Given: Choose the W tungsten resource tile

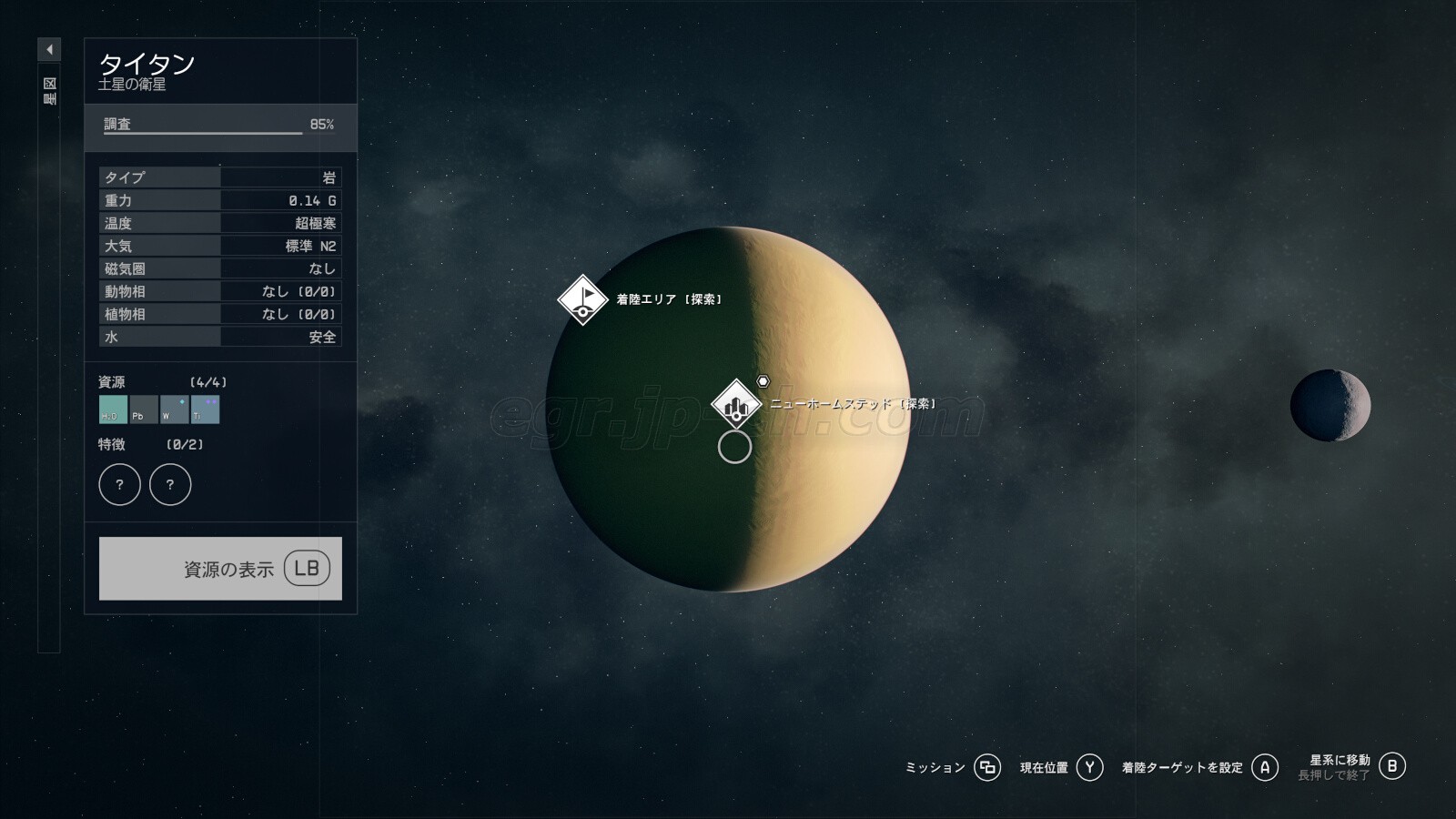Looking at the screenshot, I should coord(174,409).
